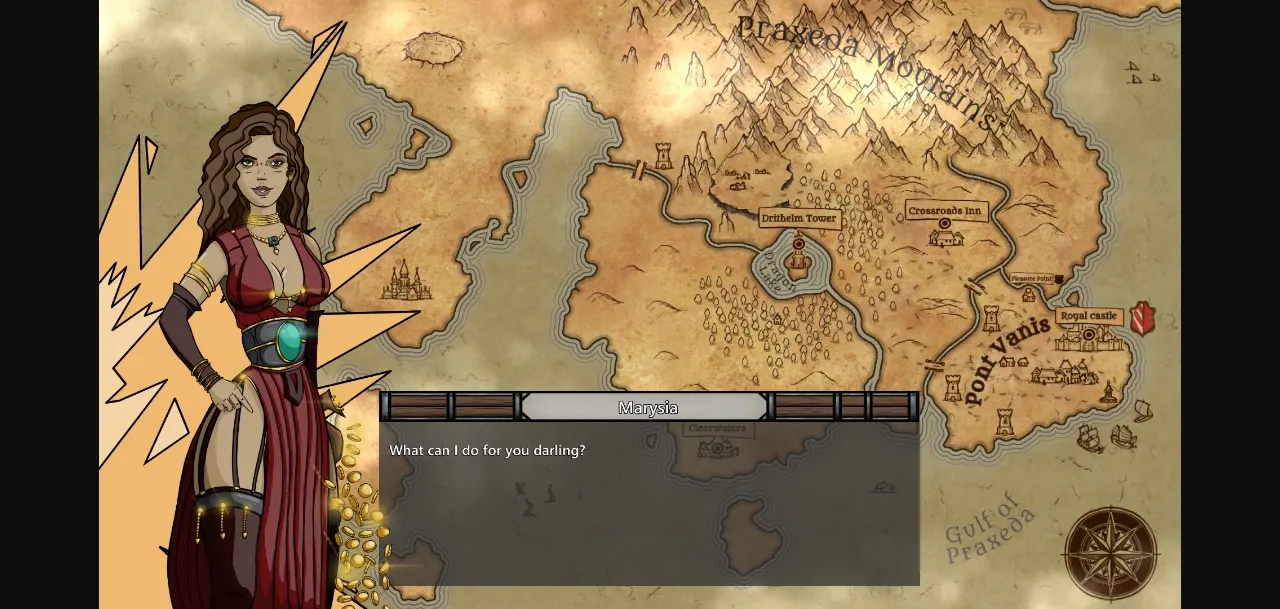Travel to Crossroads Inn on the map
Image resolution: width=1280 pixels, height=609 pixels.
click(x=946, y=211)
